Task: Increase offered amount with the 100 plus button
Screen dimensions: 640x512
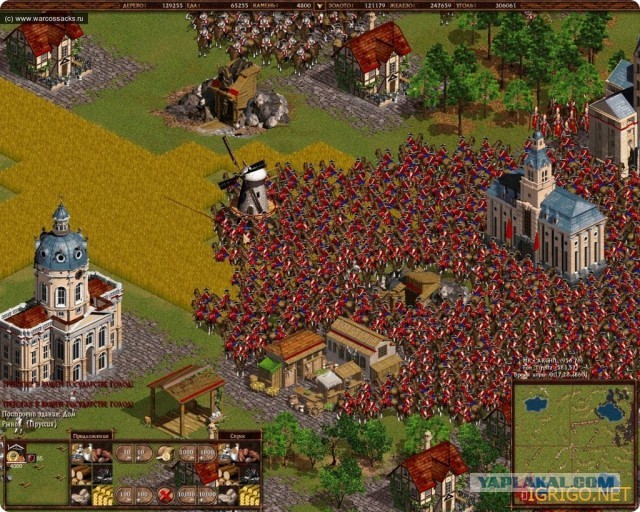Action: pyautogui.click(x=144, y=495)
